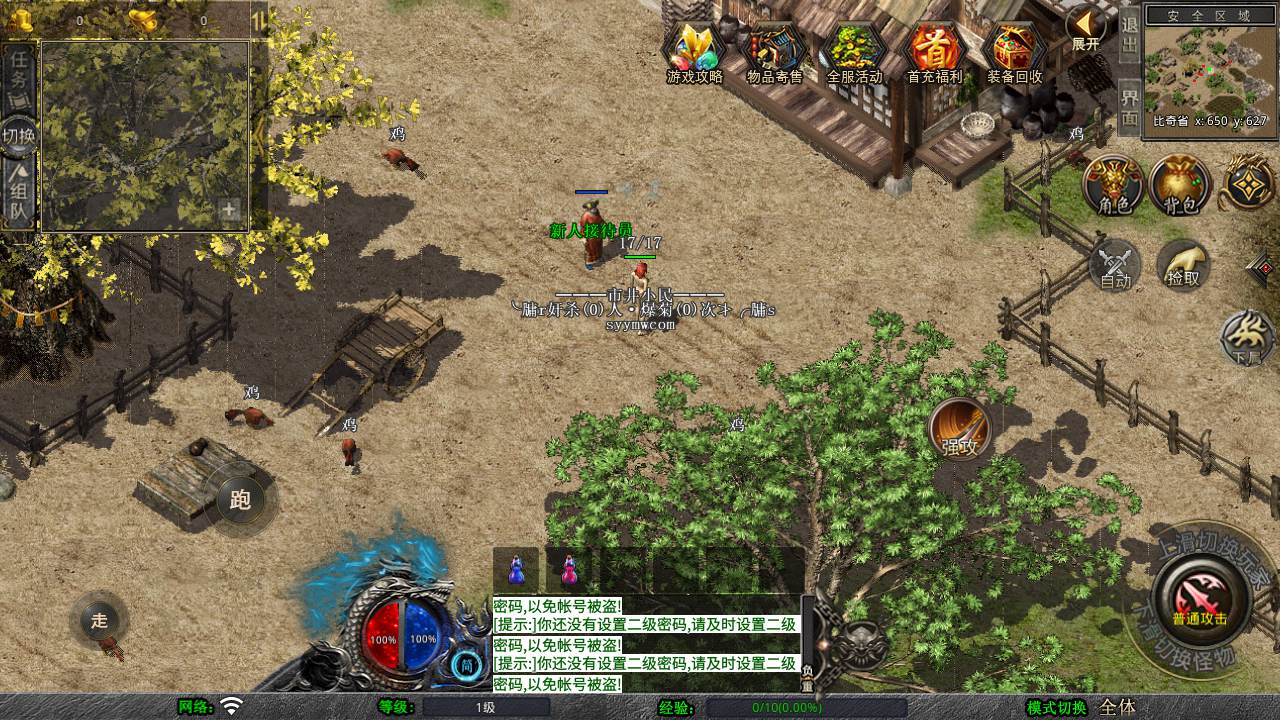Switch to 走 walk mode

point(100,620)
